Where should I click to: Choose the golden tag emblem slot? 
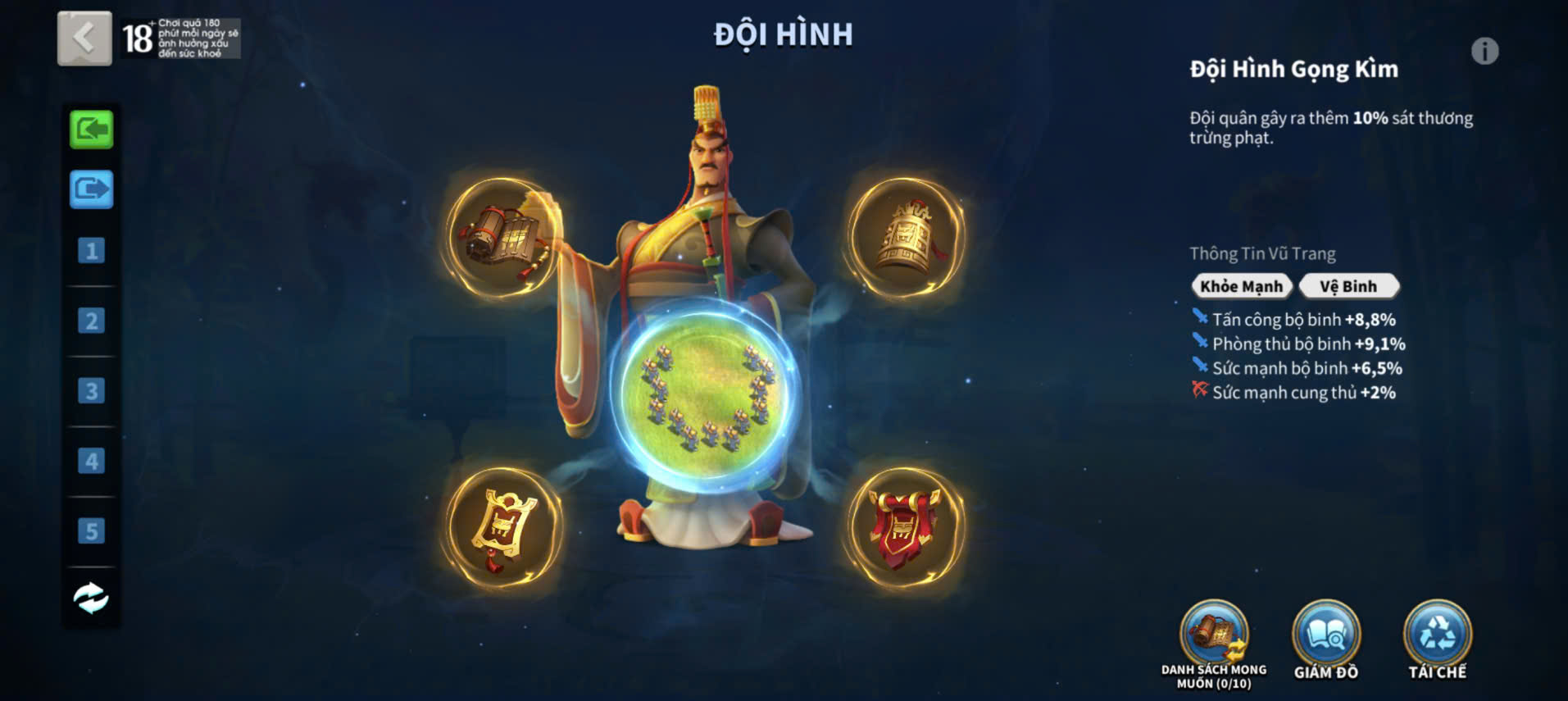click(502, 526)
